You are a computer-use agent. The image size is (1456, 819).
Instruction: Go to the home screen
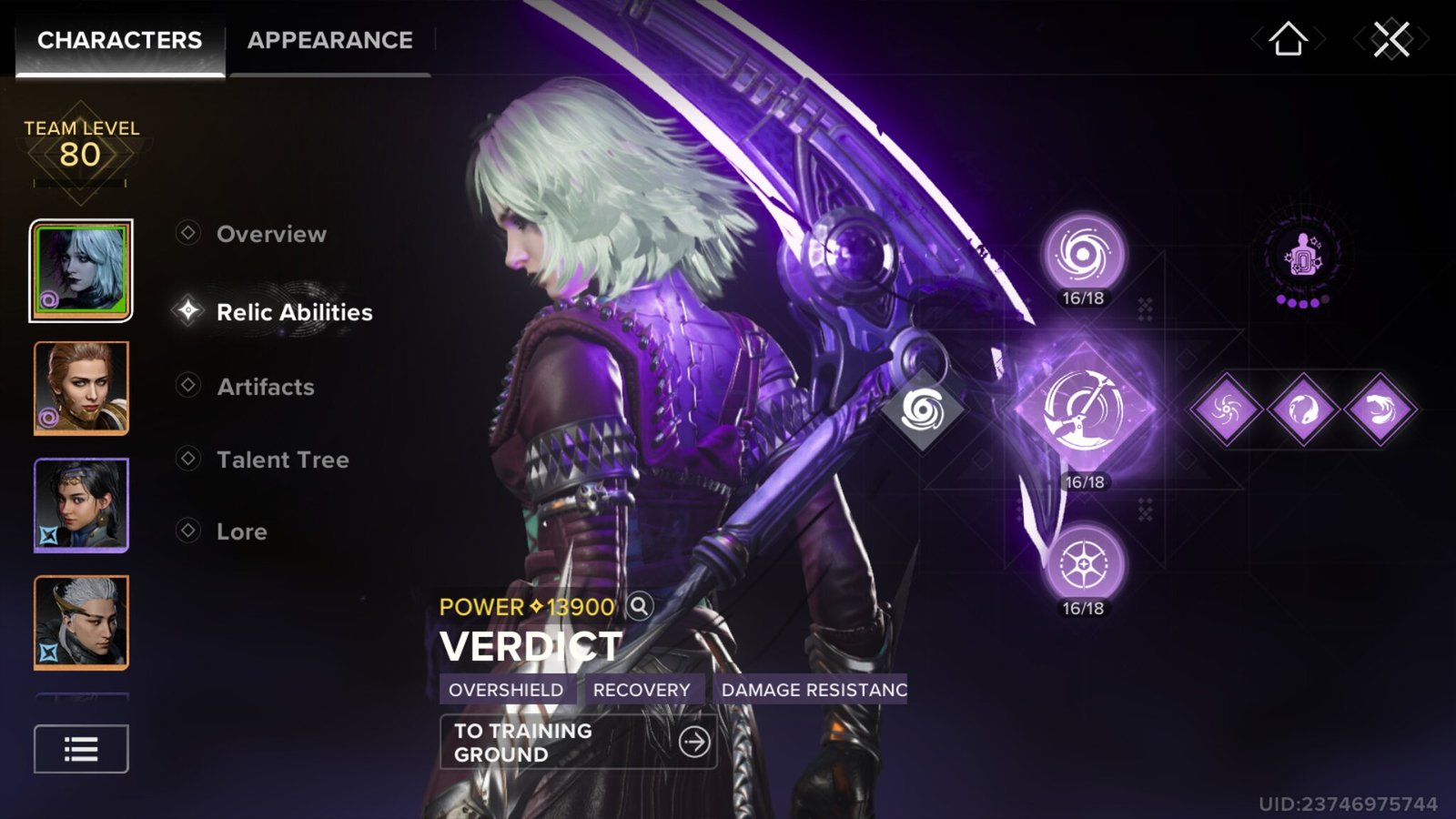[1288, 40]
